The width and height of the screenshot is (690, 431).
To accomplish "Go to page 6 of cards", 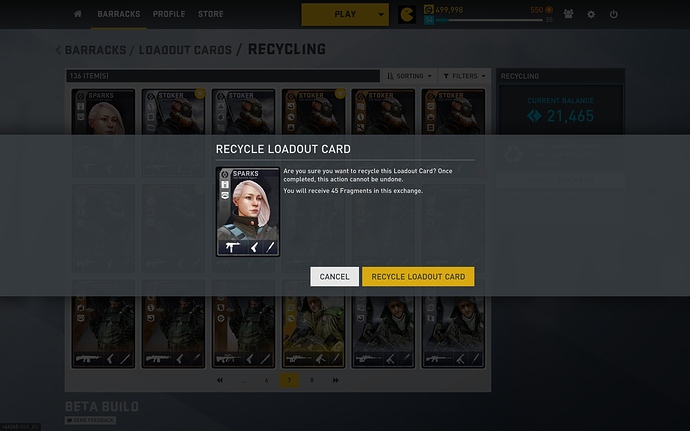I will coord(266,380).
